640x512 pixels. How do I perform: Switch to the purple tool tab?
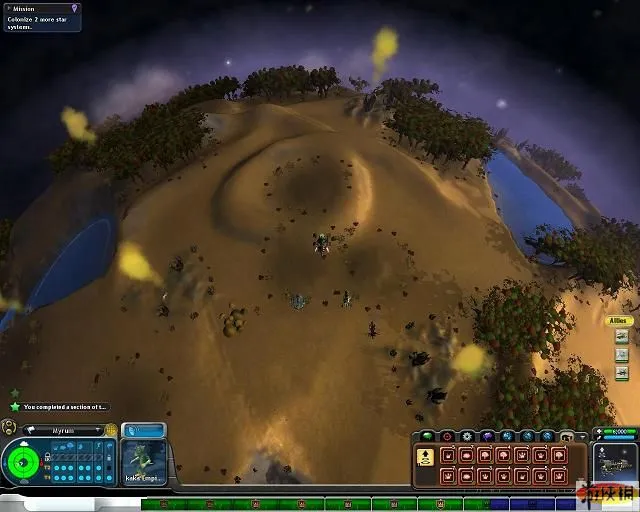click(487, 437)
